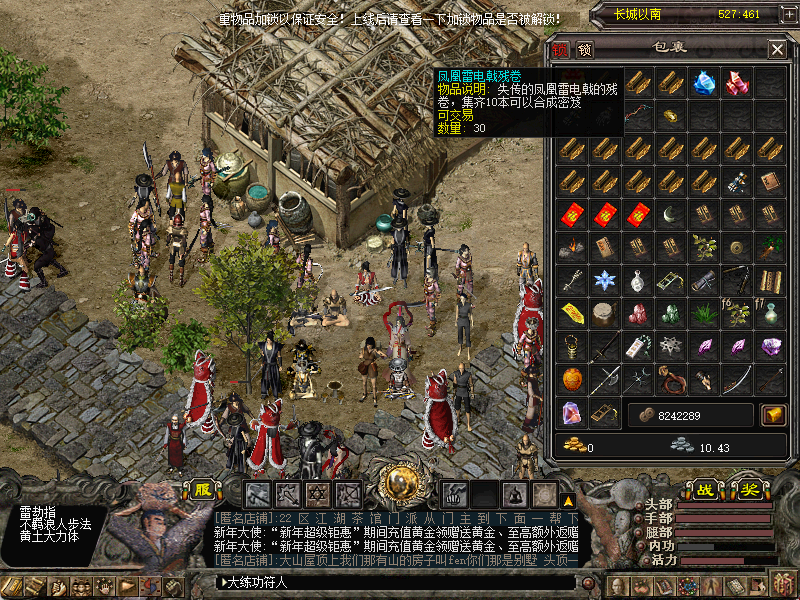Select the campfire item slot
This screenshot has width=800, height=600.
tap(572, 247)
